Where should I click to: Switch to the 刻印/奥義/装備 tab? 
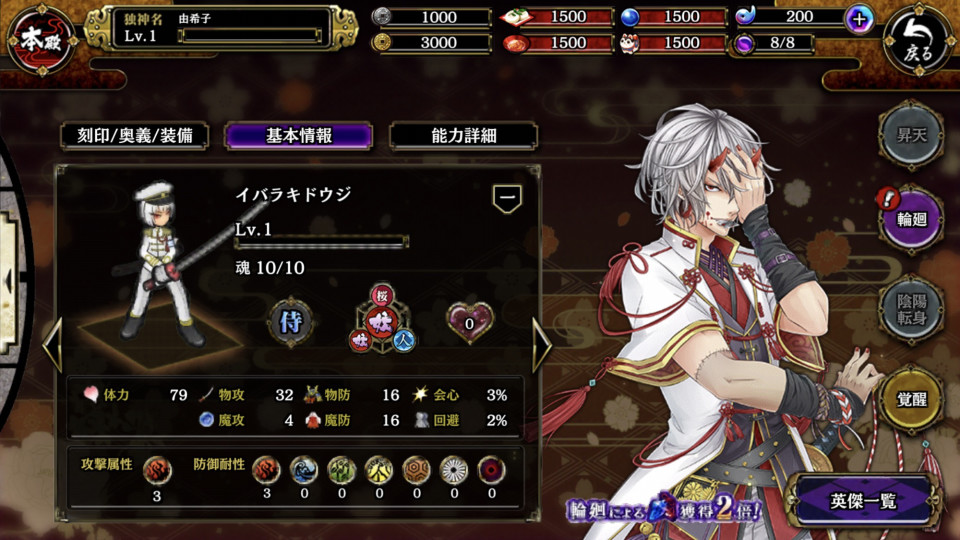pos(135,136)
